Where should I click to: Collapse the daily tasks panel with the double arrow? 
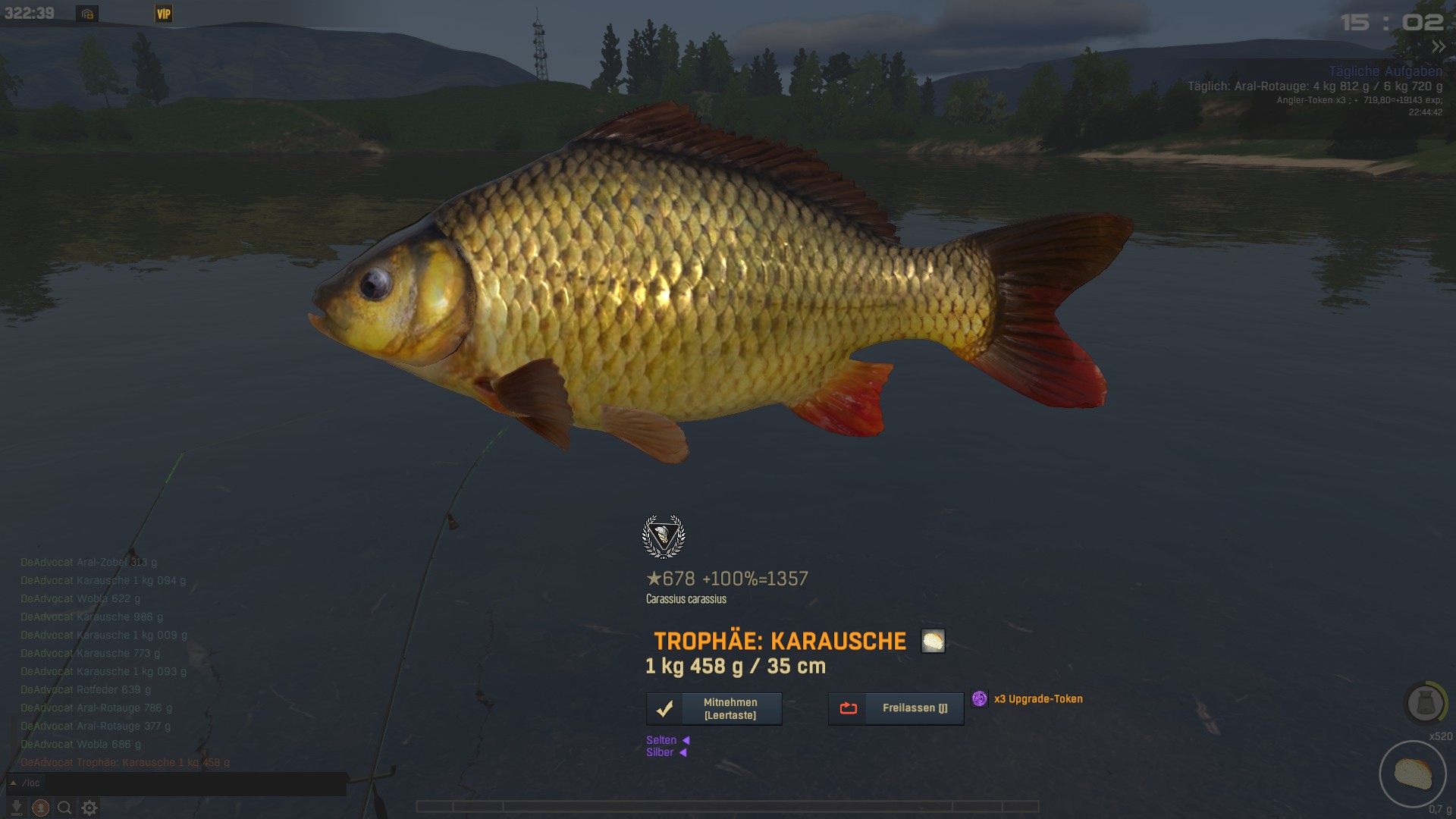pyautogui.click(x=1438, y=47)
